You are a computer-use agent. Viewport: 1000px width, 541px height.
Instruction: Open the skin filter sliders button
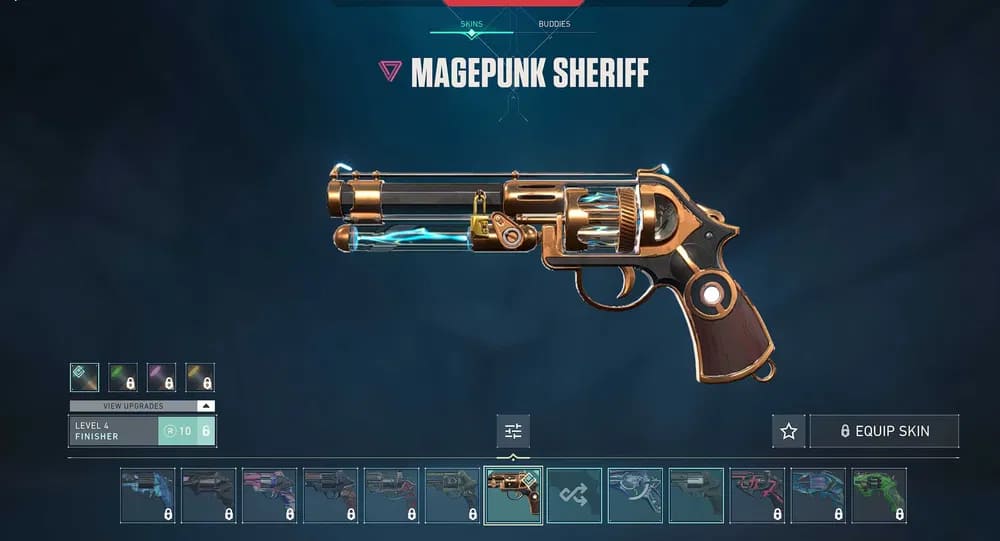(513, 431)
